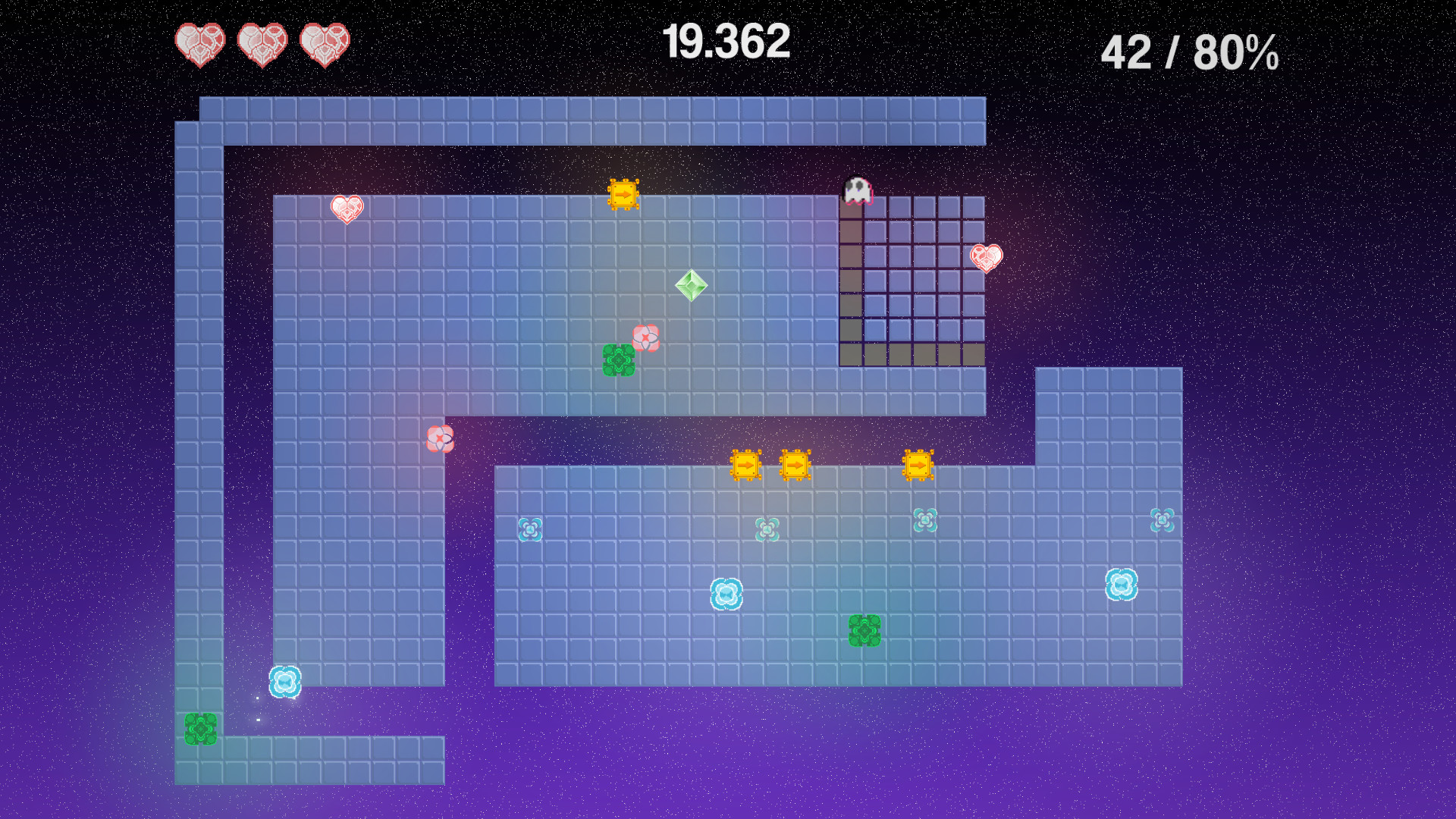The image size is (1456, 819).
Task: Click the first heart in the health bar
Action: coord(199,44)
